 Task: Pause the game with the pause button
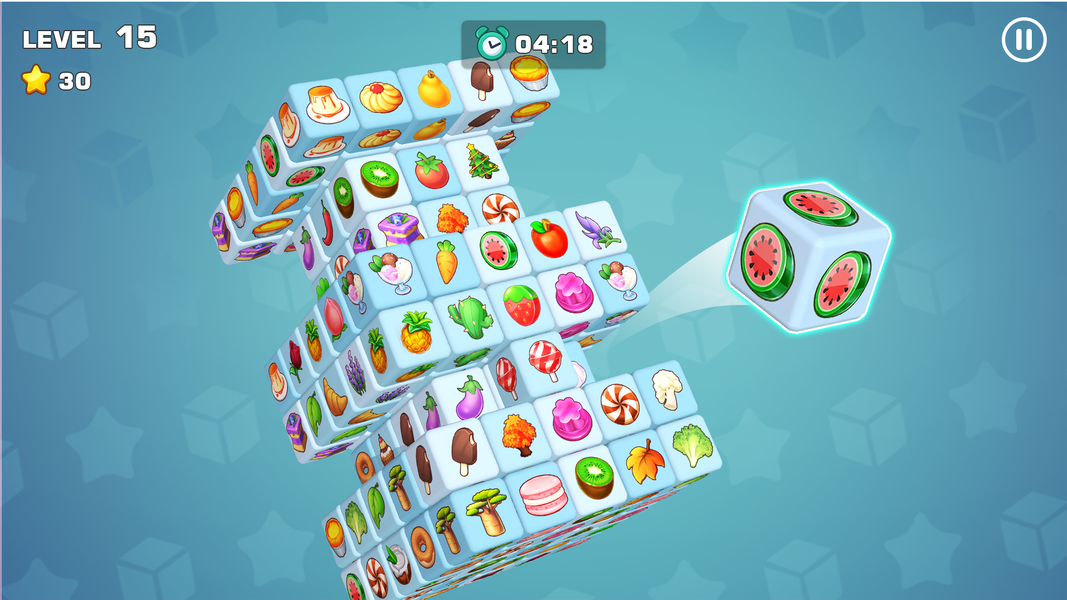click(1023, 41)
